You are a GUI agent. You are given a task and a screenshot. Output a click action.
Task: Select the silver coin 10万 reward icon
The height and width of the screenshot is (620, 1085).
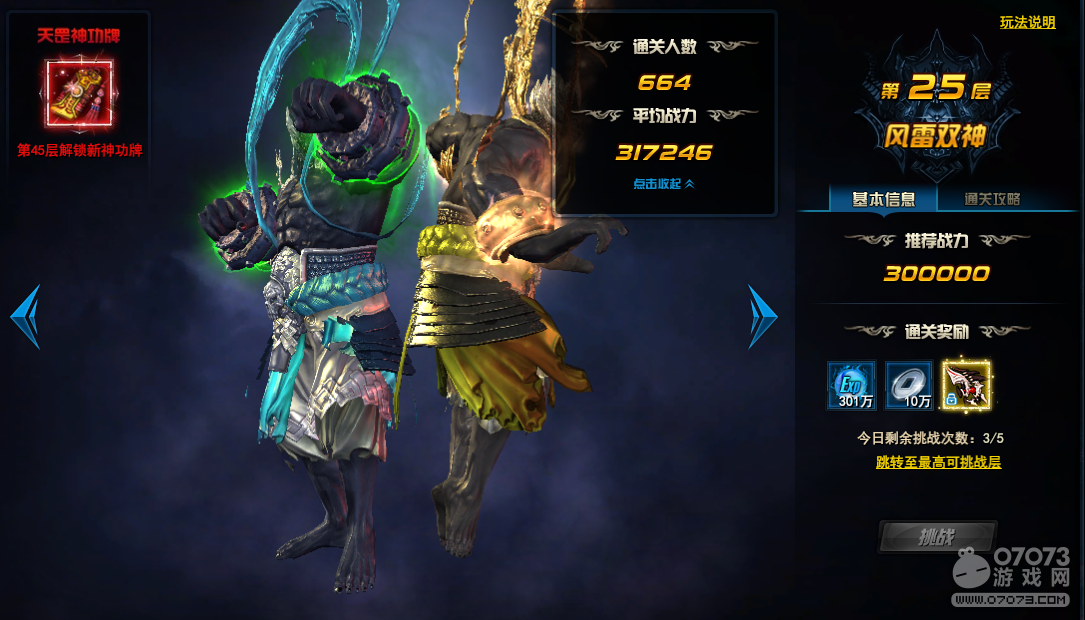[909, 386]
